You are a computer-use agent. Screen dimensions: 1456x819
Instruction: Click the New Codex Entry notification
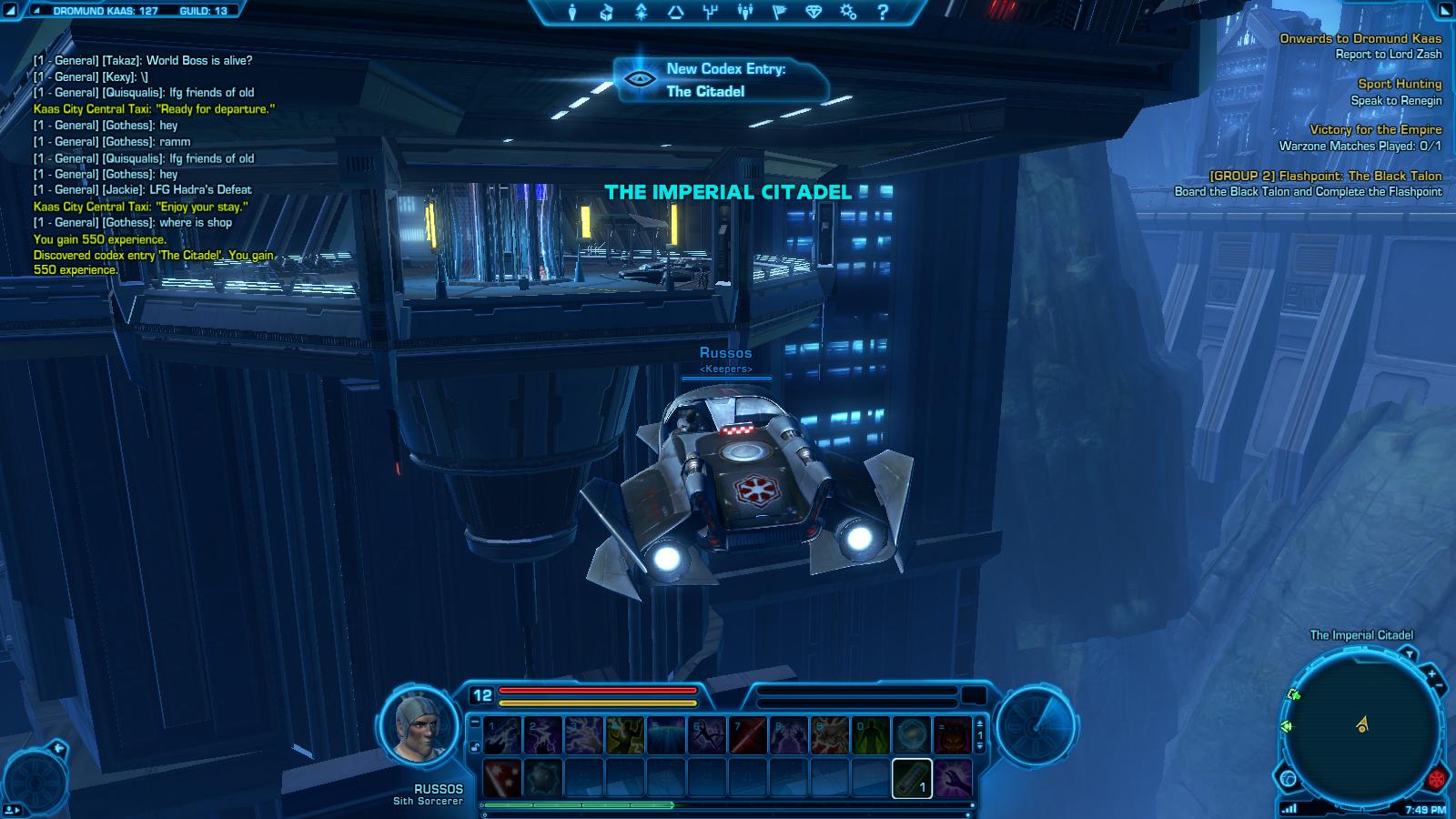point(724,80)
